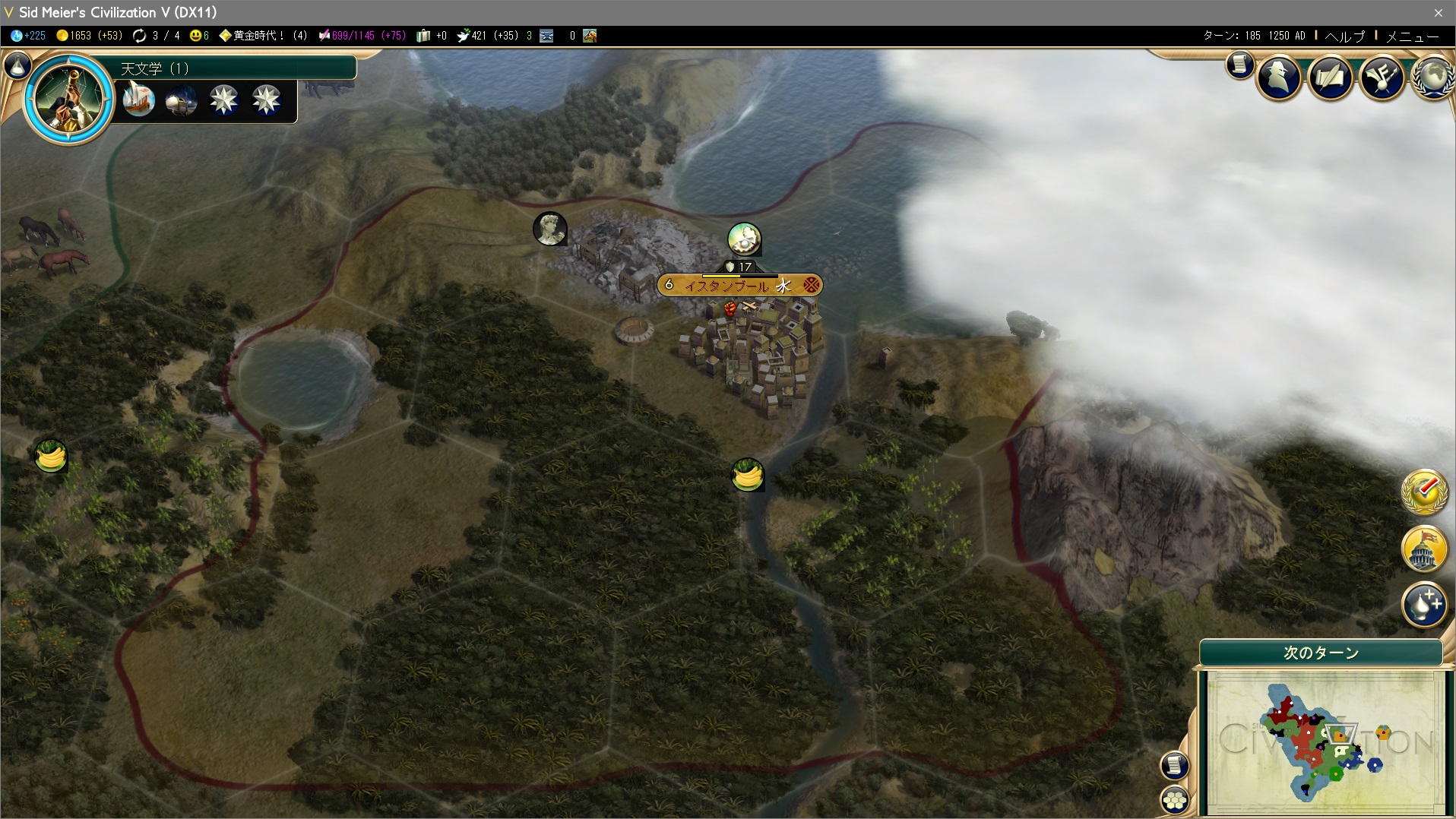The width and height of the screenshot is (1456, 819).
Task: Open the メニュー game menu
Action: tap(1412, 36)
